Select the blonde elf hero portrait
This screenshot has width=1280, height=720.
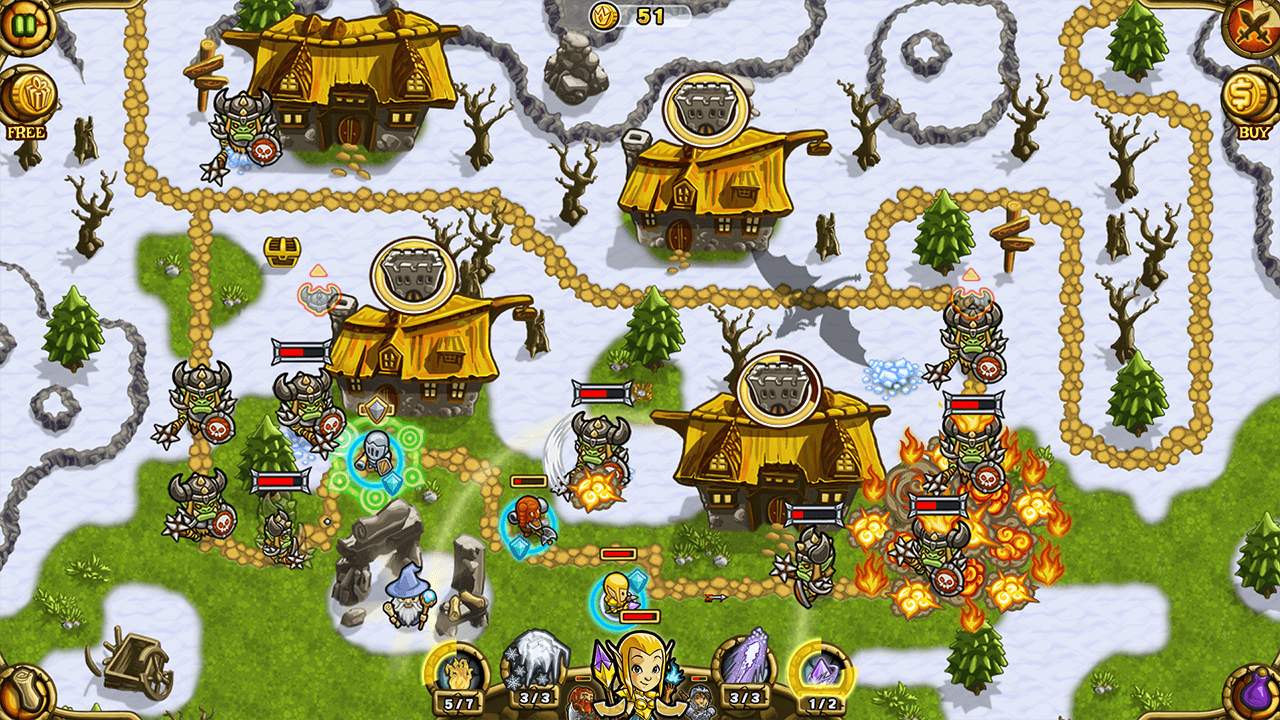(640, 672)
